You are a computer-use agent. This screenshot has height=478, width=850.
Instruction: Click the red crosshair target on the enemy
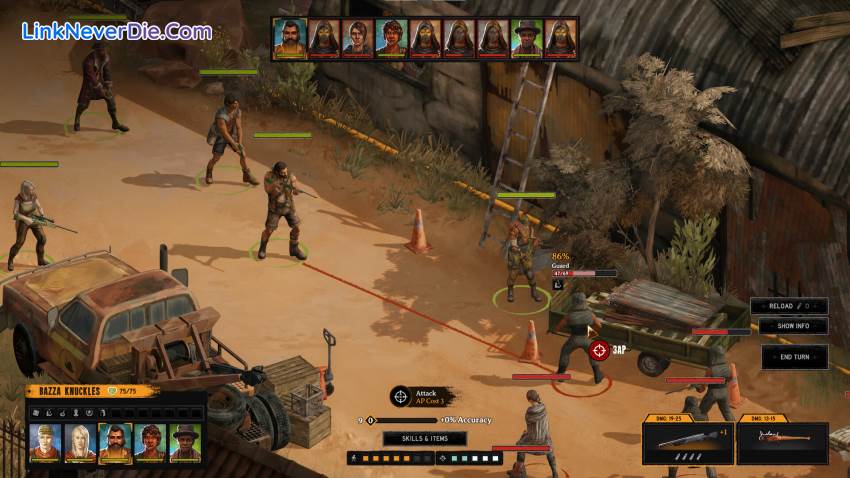coord(598,350)
